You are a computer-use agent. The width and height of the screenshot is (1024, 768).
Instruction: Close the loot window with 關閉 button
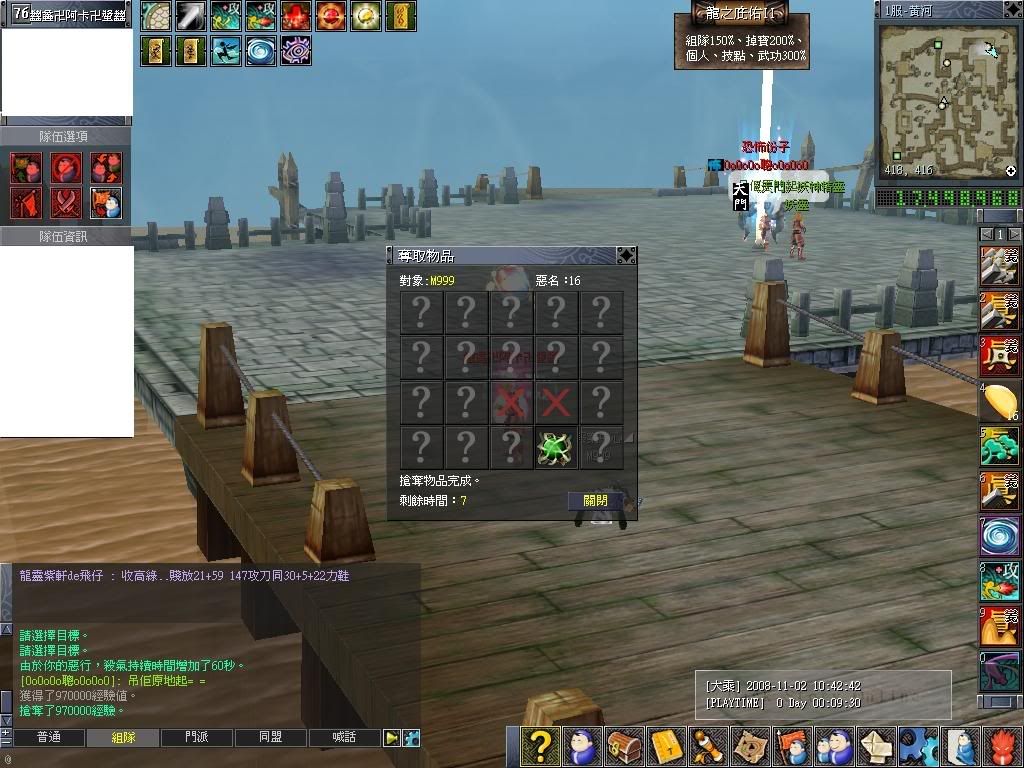[x=595, y=500]
